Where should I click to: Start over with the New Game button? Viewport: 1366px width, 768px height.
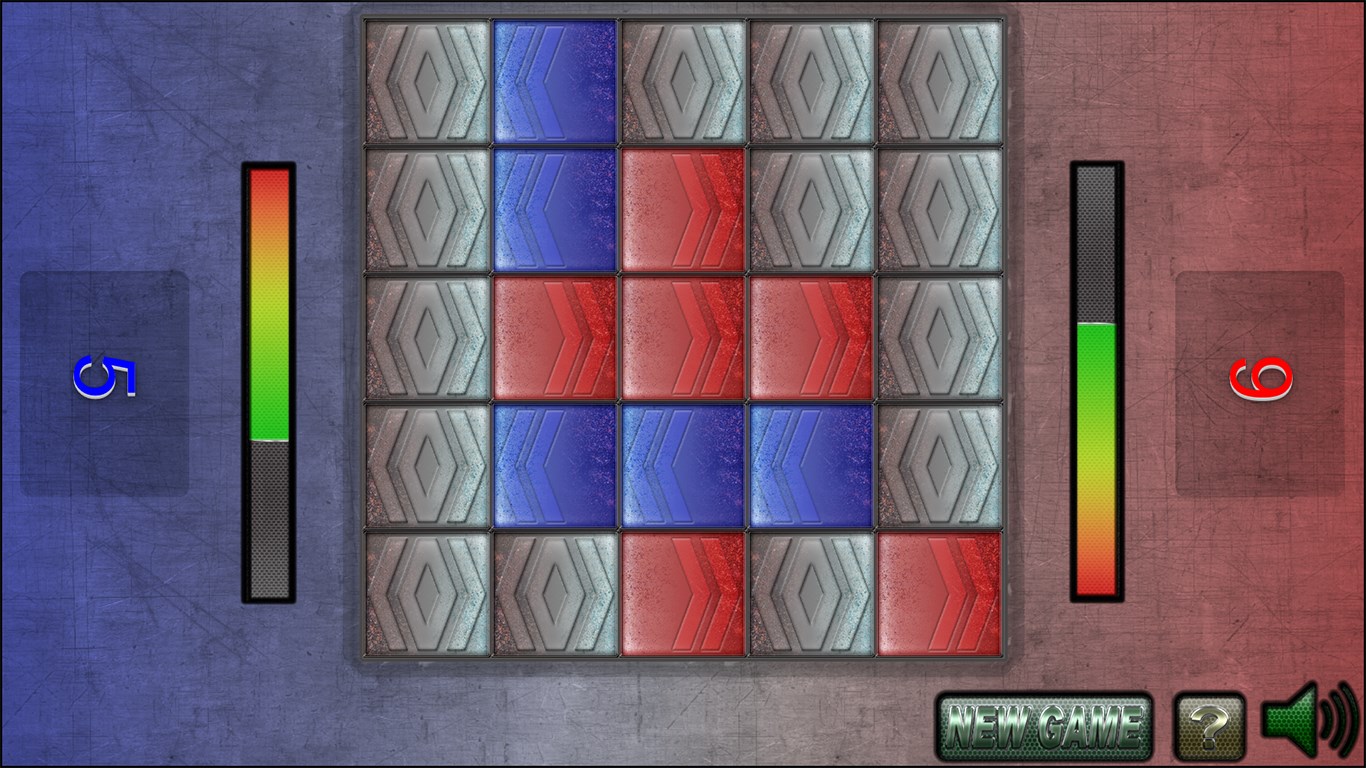1044,727
